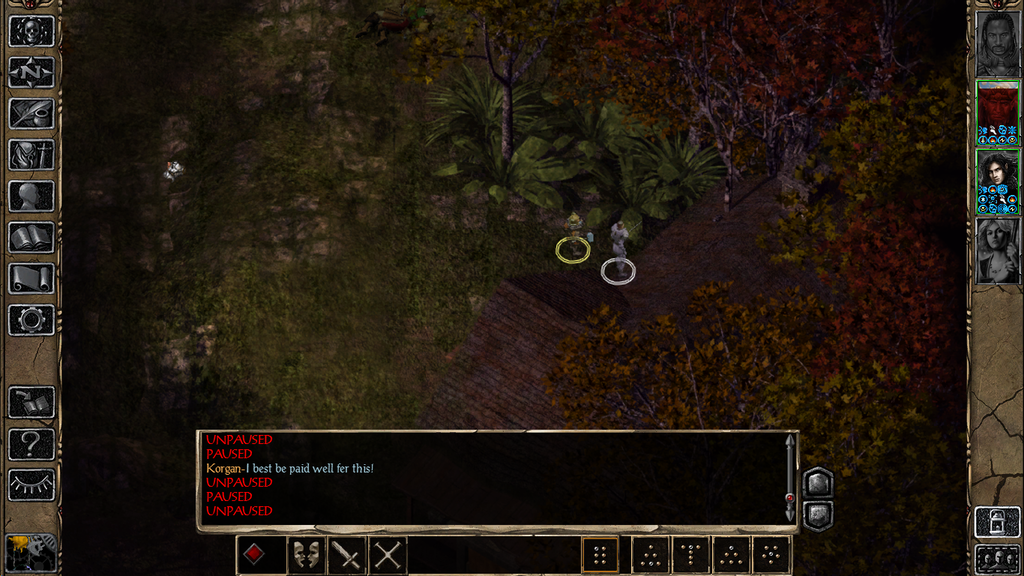This screenshot has width=1024, height=576.
Task: Open the area map with the compass icon
Action: [x=31, y=72]
